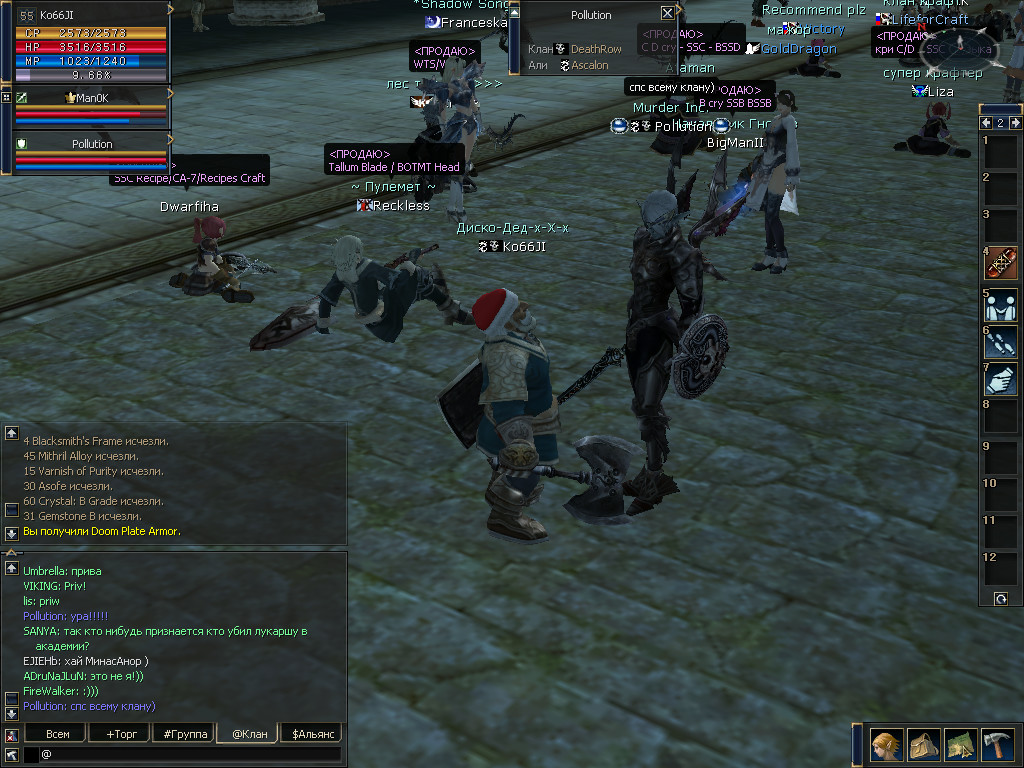Select the #Группа party chat tab

click(x=185, y=734)
